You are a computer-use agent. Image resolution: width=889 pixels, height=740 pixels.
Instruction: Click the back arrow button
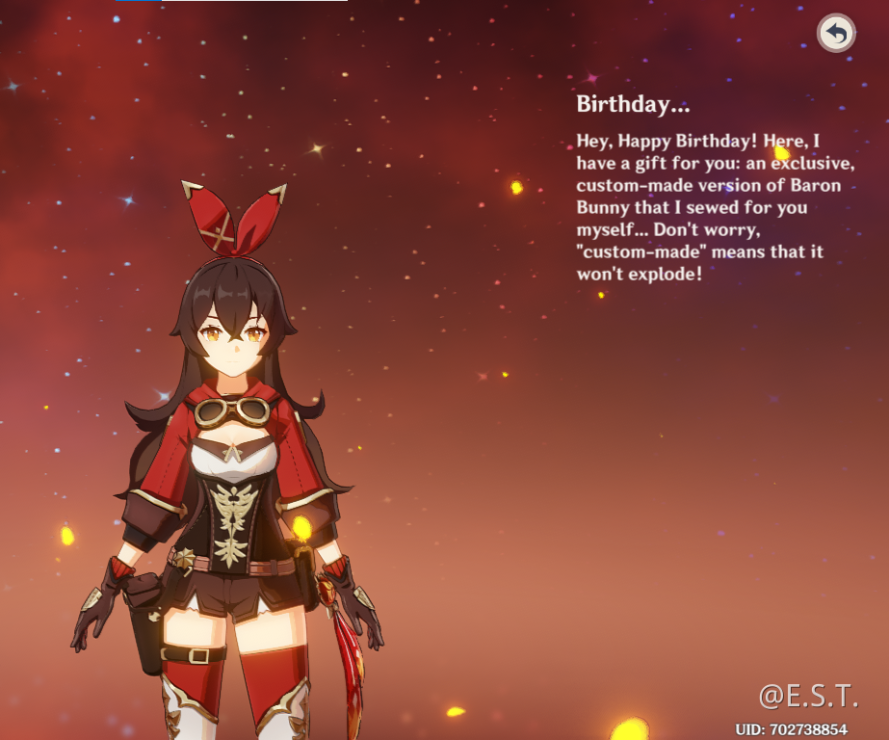pos(836,34)
